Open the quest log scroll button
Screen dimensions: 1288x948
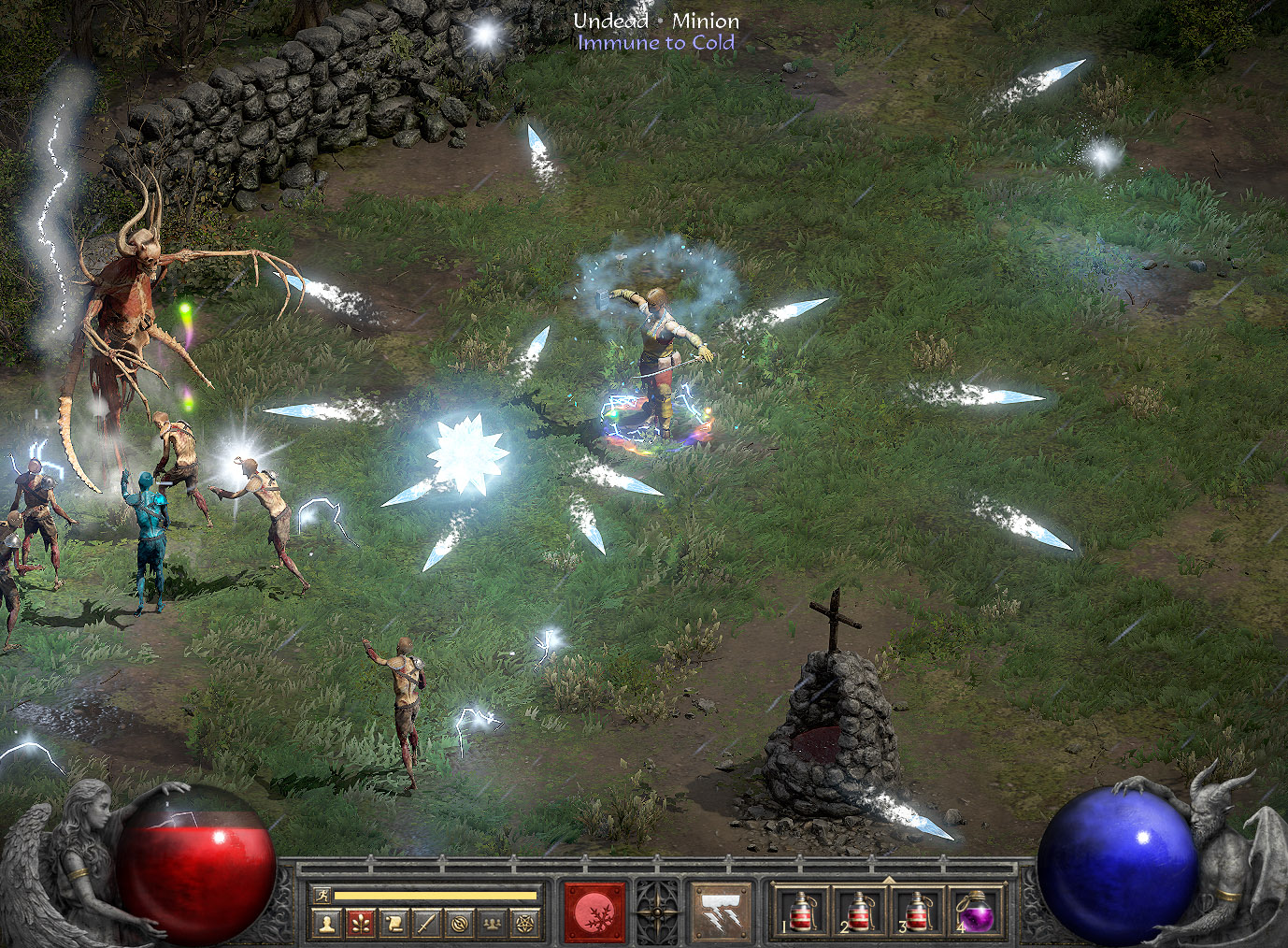pos(394,924)
